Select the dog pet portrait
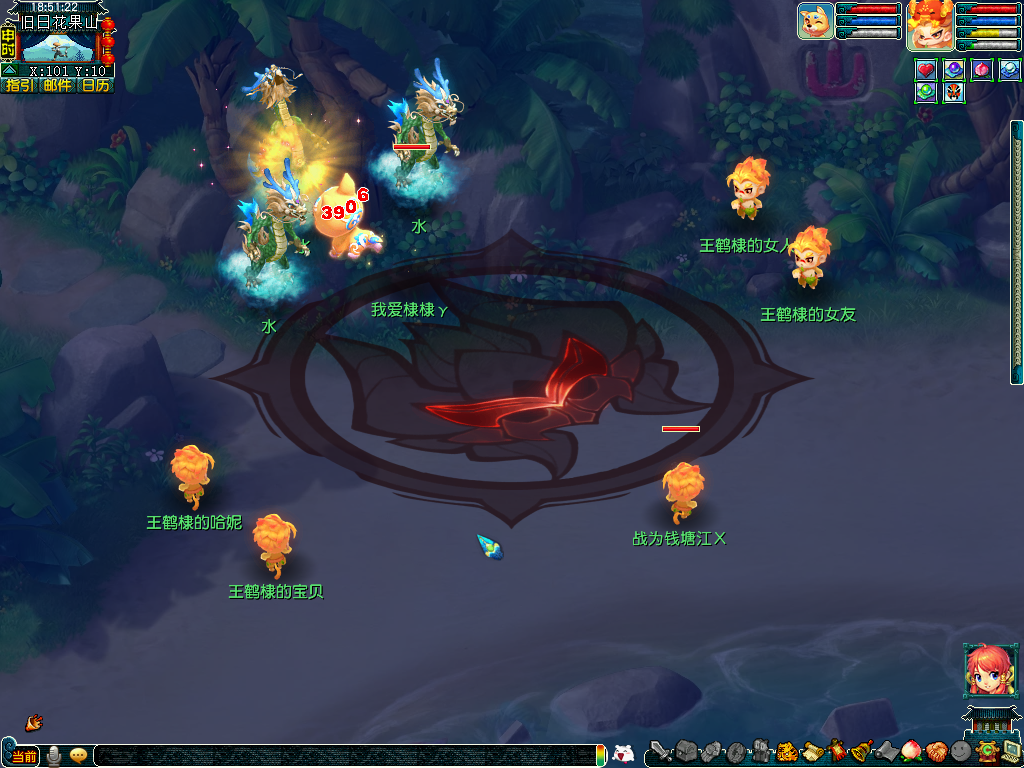 (815, 21)
